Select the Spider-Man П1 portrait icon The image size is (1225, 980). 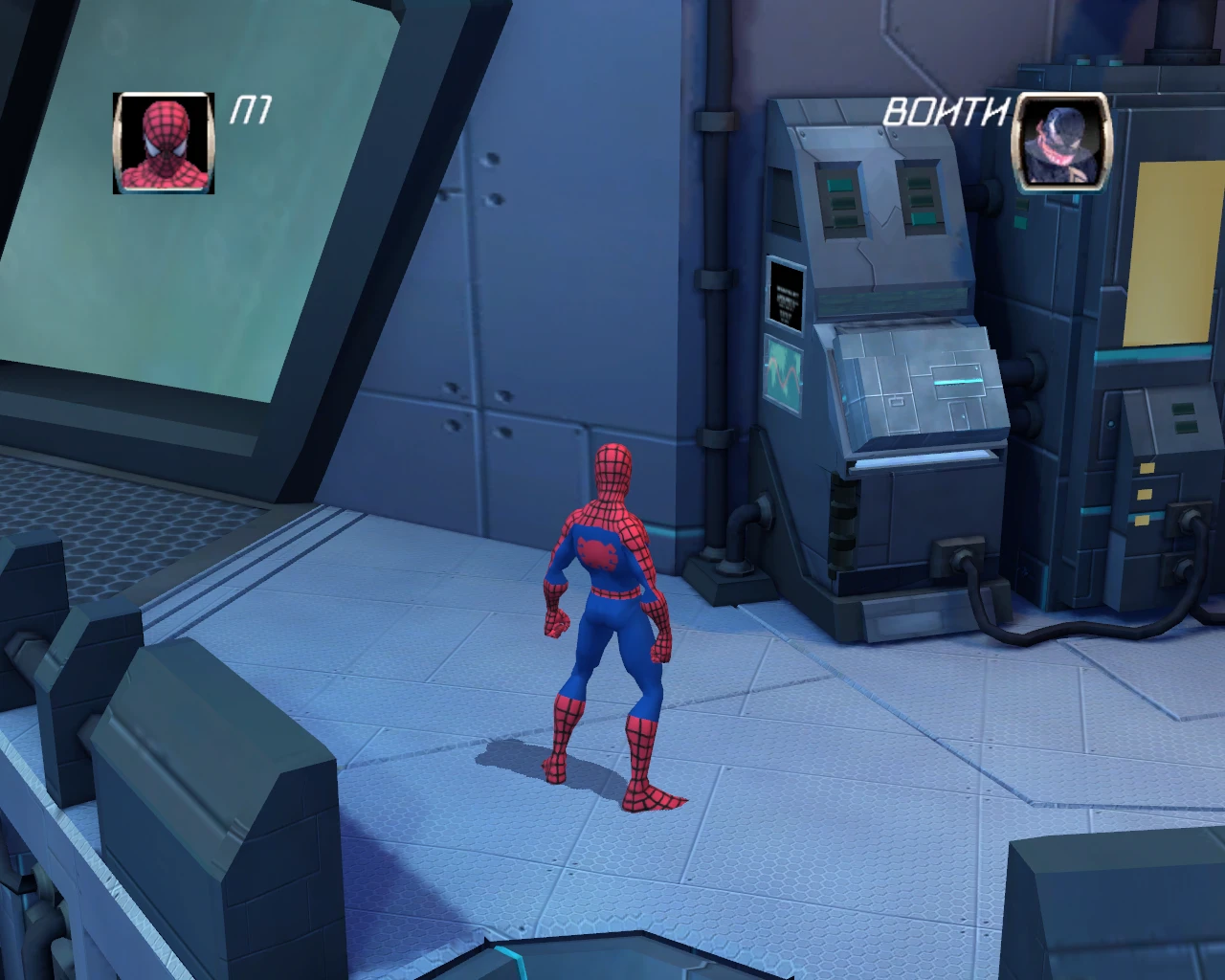[165, 144]
